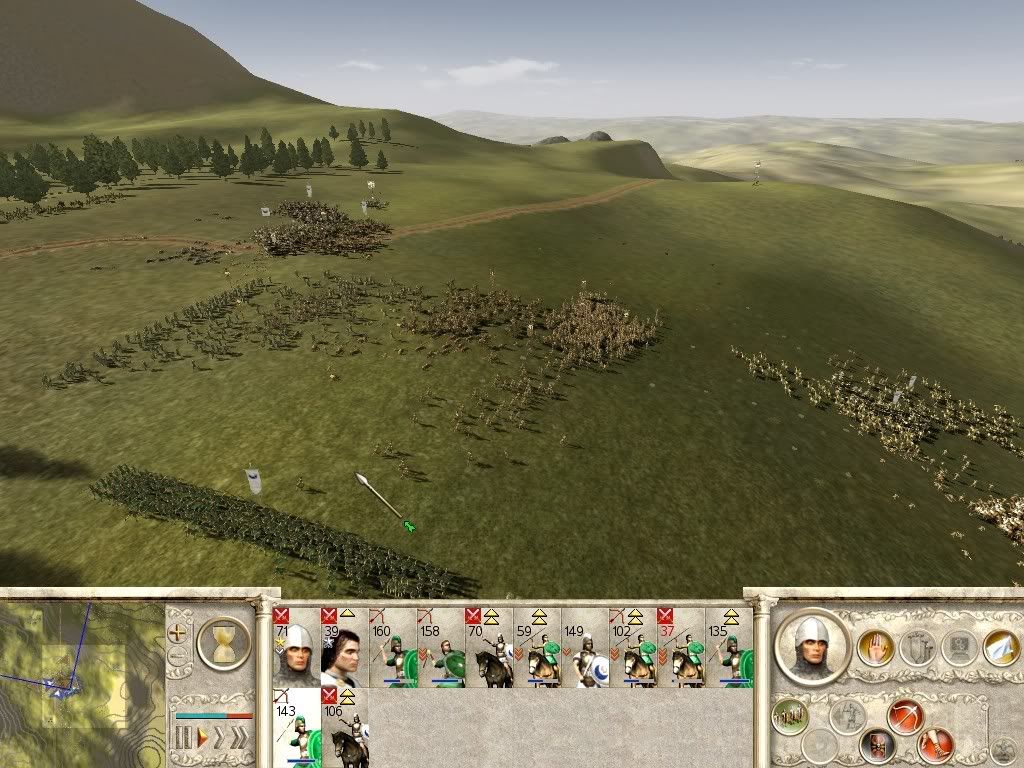Set battle speed to normal play
Image resolution: width=1024 pixels, height=768 pixels.
(x=202, y=738)
